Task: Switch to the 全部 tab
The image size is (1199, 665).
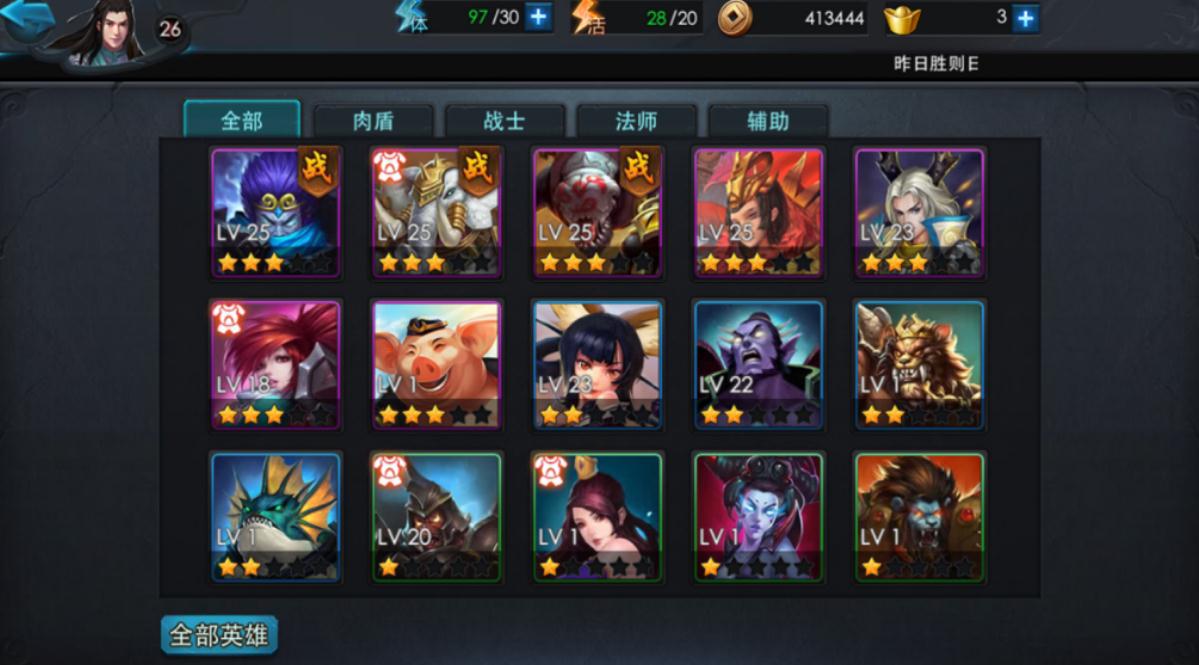Action: pyautogui.click(x=242, y=121)
